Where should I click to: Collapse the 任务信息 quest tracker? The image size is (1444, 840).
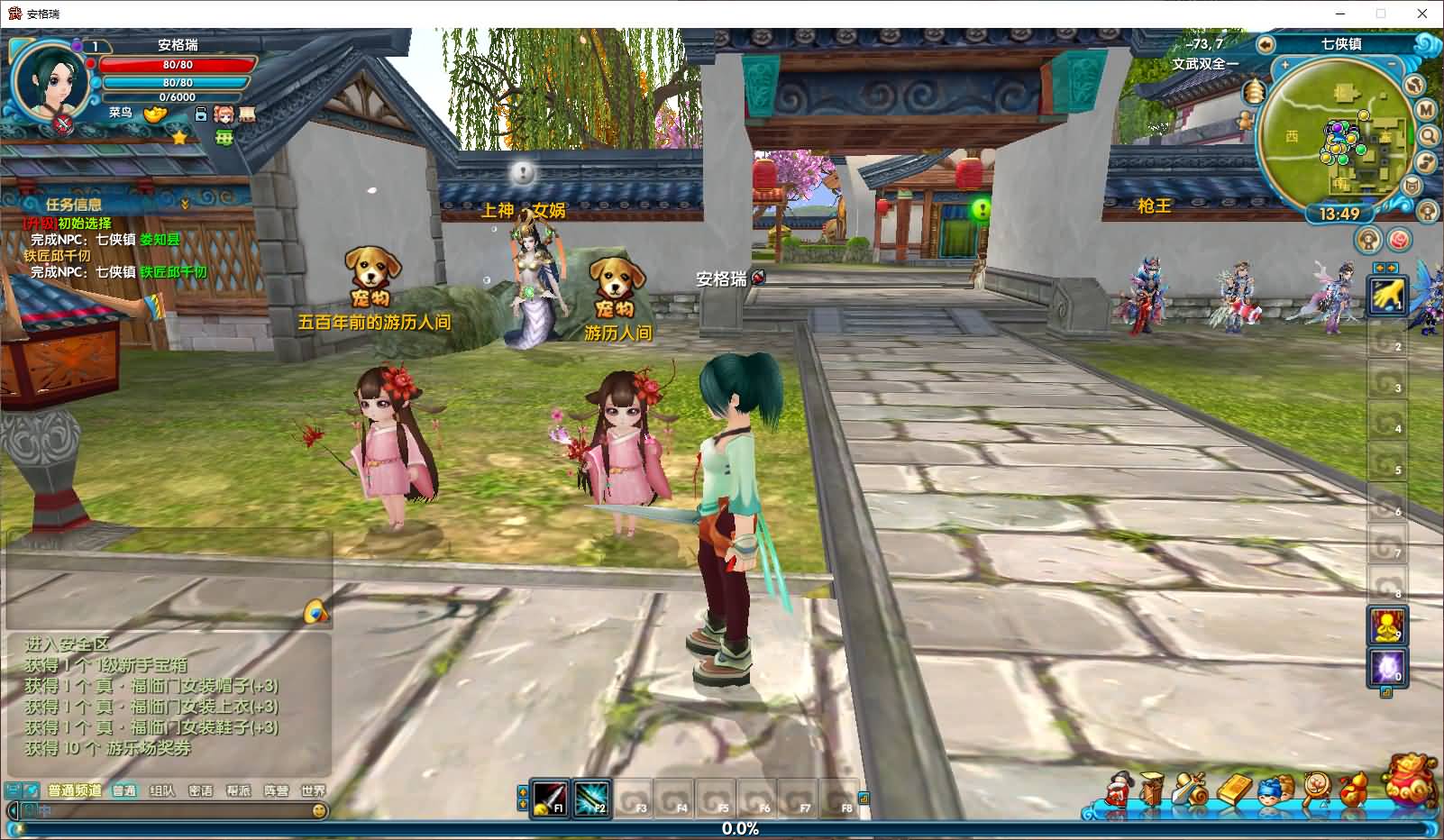185,205
